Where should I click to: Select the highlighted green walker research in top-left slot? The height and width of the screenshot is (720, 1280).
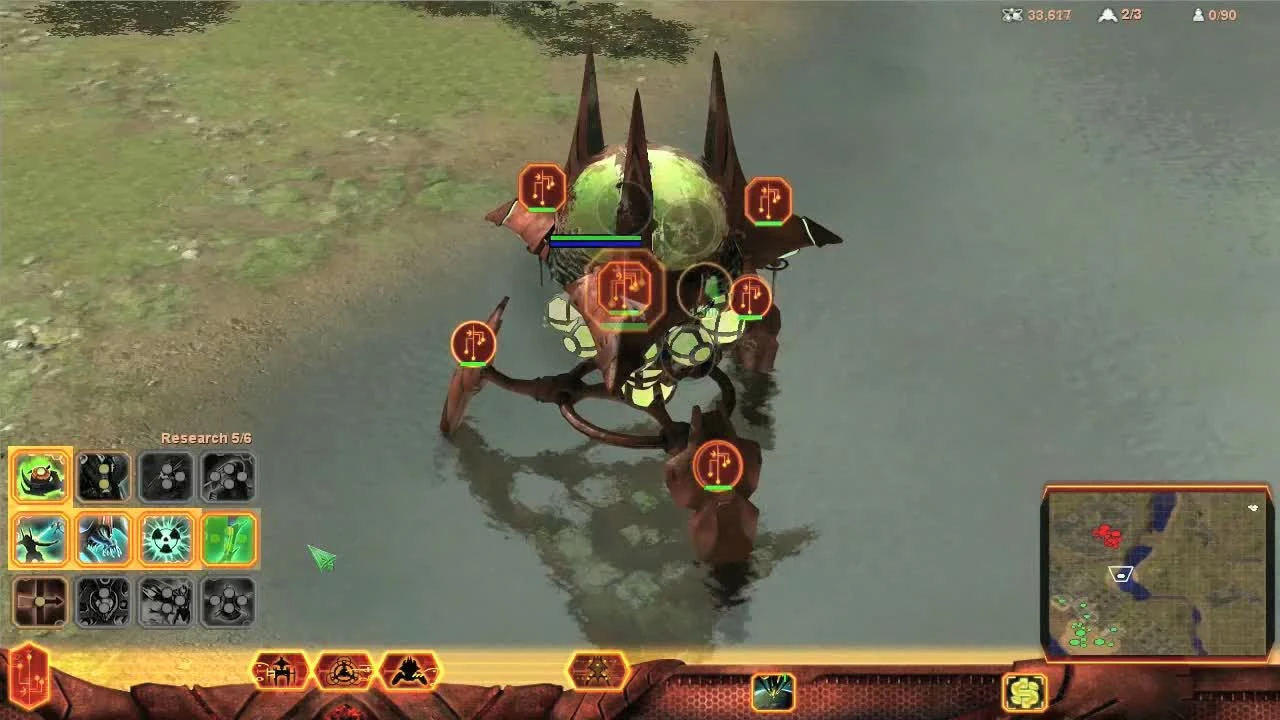tap(40, 477)
